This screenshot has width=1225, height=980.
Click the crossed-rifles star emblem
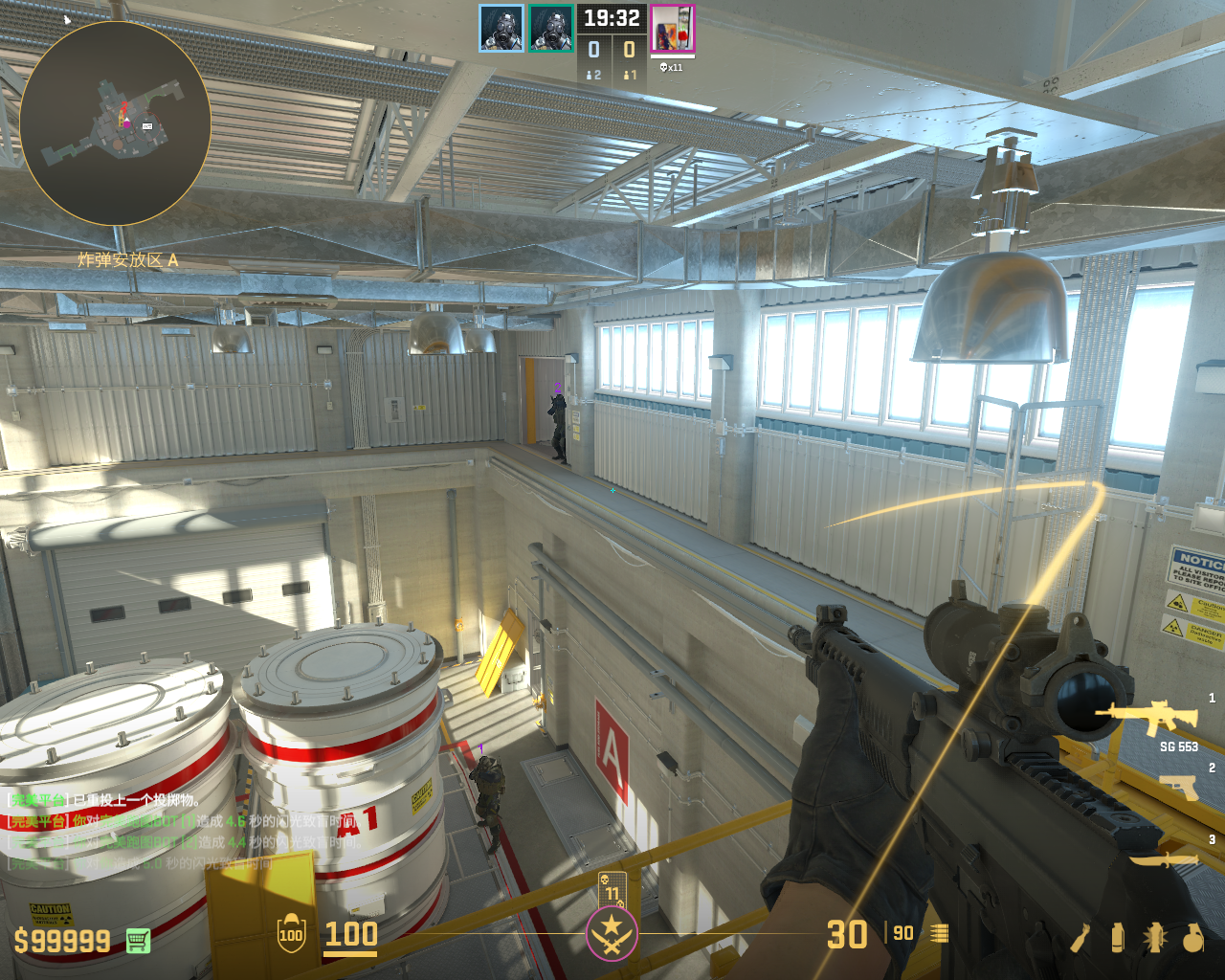pyautogui.click(x=612, y=934)
